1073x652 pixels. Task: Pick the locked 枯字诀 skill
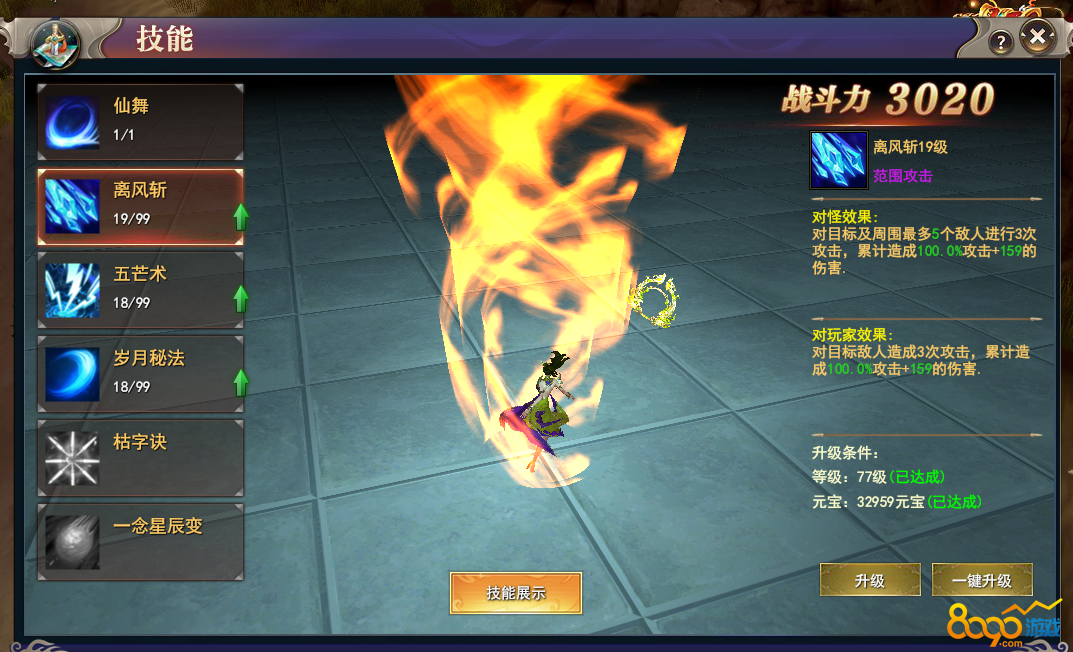click(x=140, y=458)
